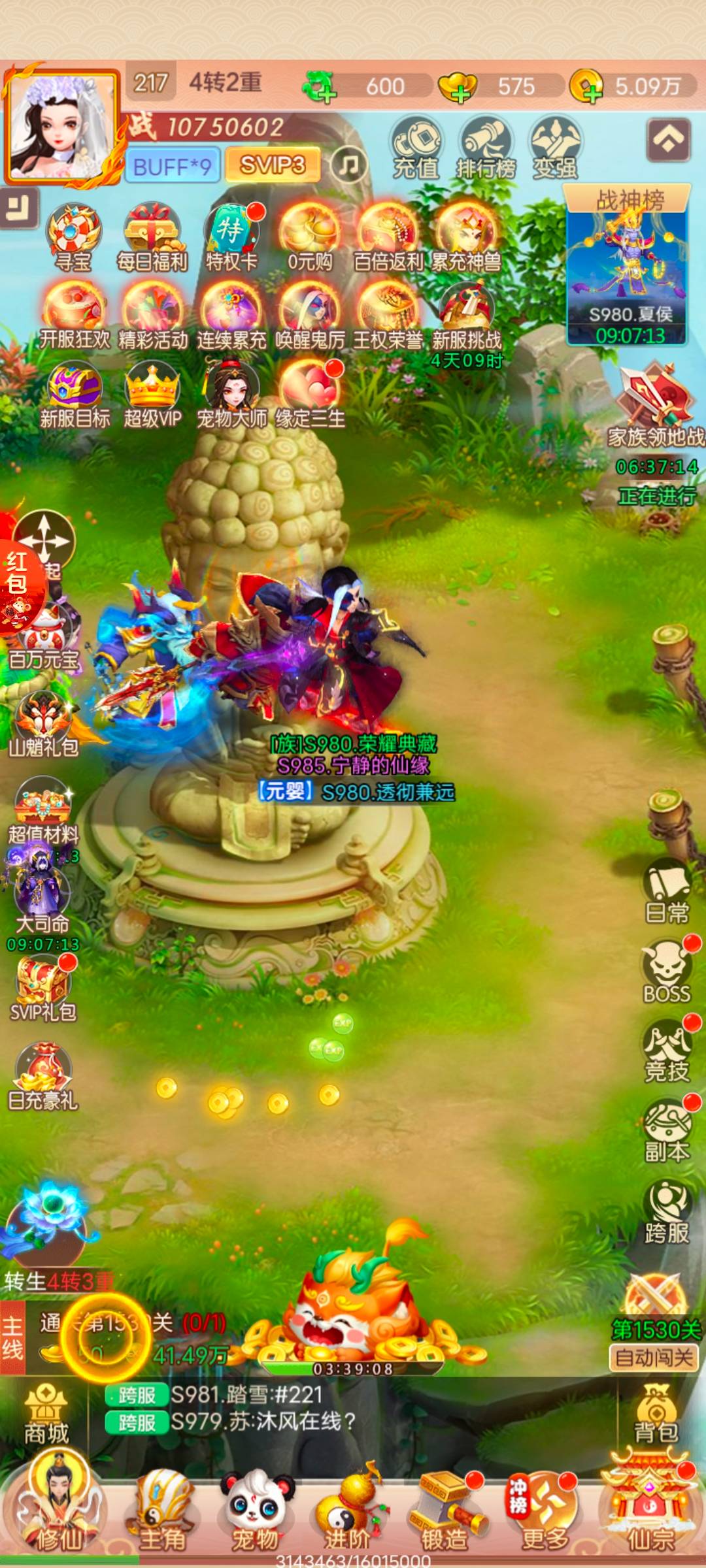This screenshot has height=1568, width=706.
Task: Toggle the music note button
Action: (x=348, y=164)
